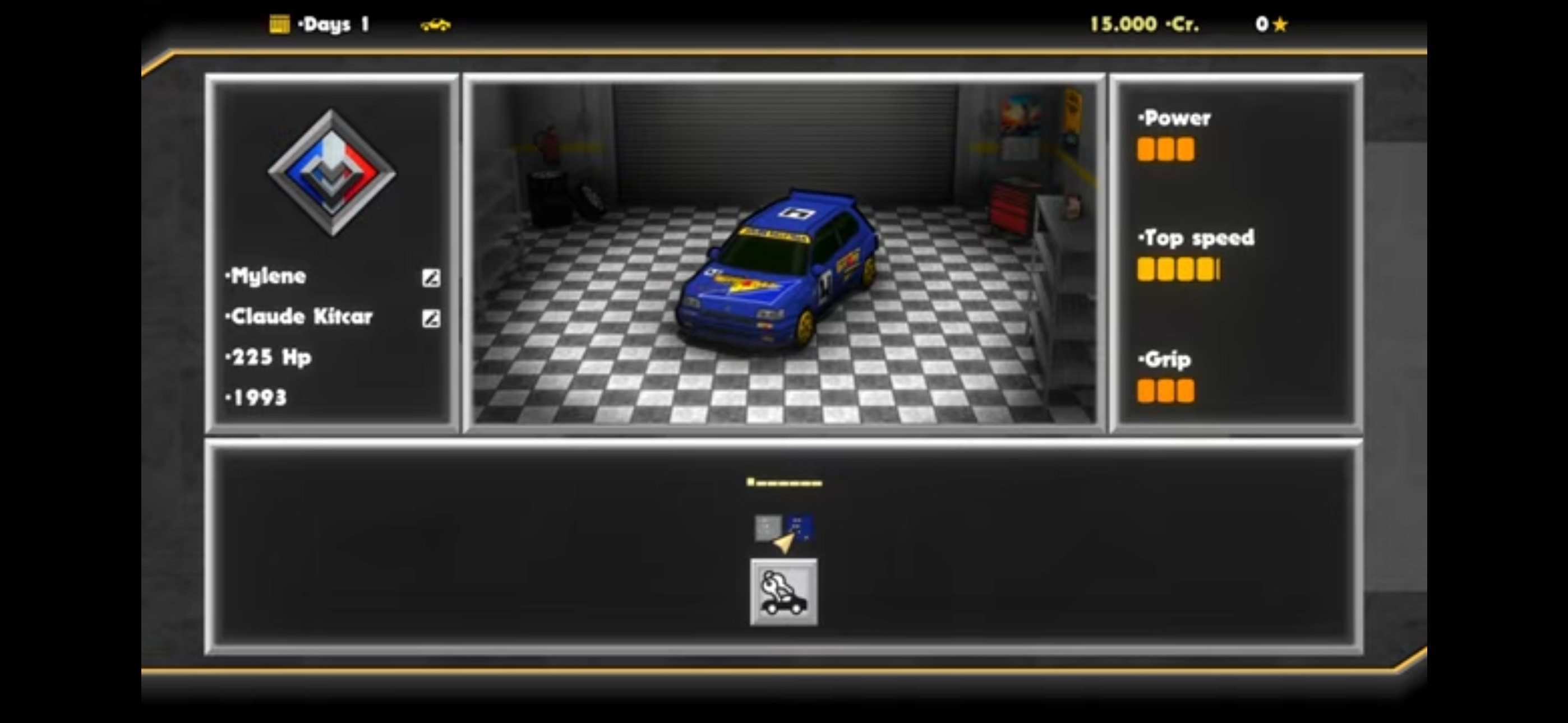Click the Top speed stat bar
This screenshot has height=723, width=1568.
[x=1178, y=270]
